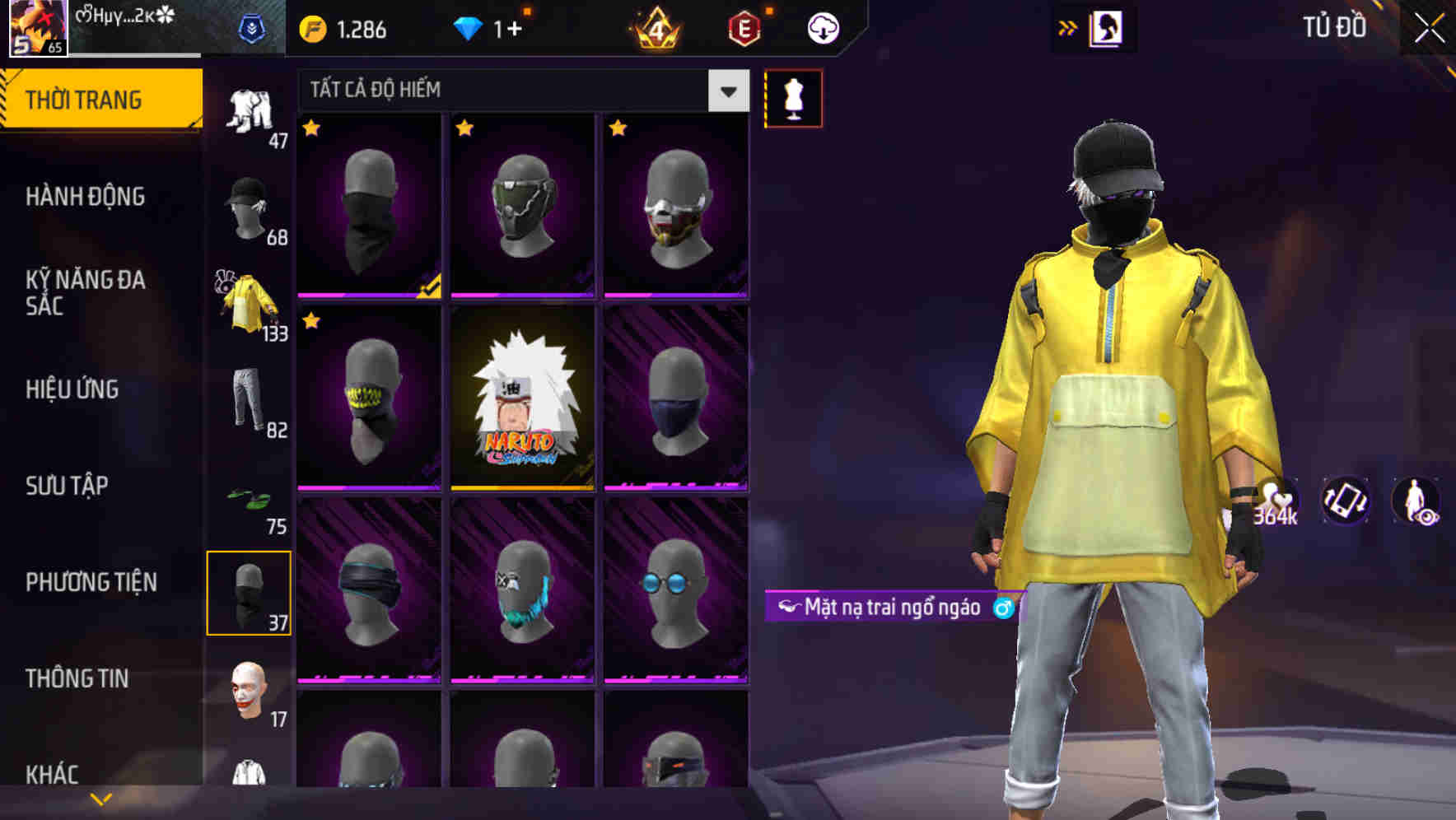Open the cloud download icon in top bar
1456x820 pixels.
[x=822, y=28]
